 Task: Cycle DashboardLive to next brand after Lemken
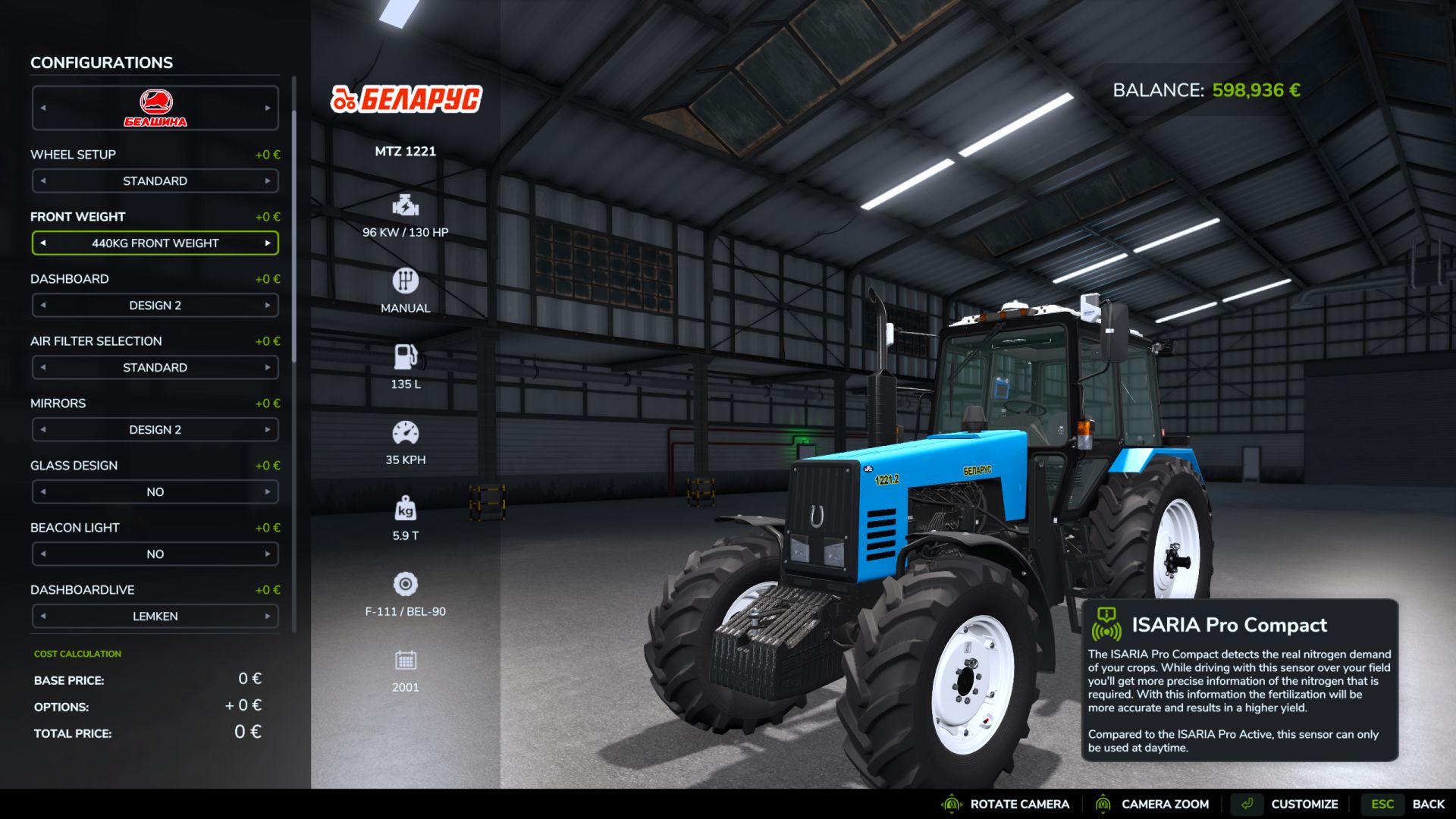click(x=268, y=617)
